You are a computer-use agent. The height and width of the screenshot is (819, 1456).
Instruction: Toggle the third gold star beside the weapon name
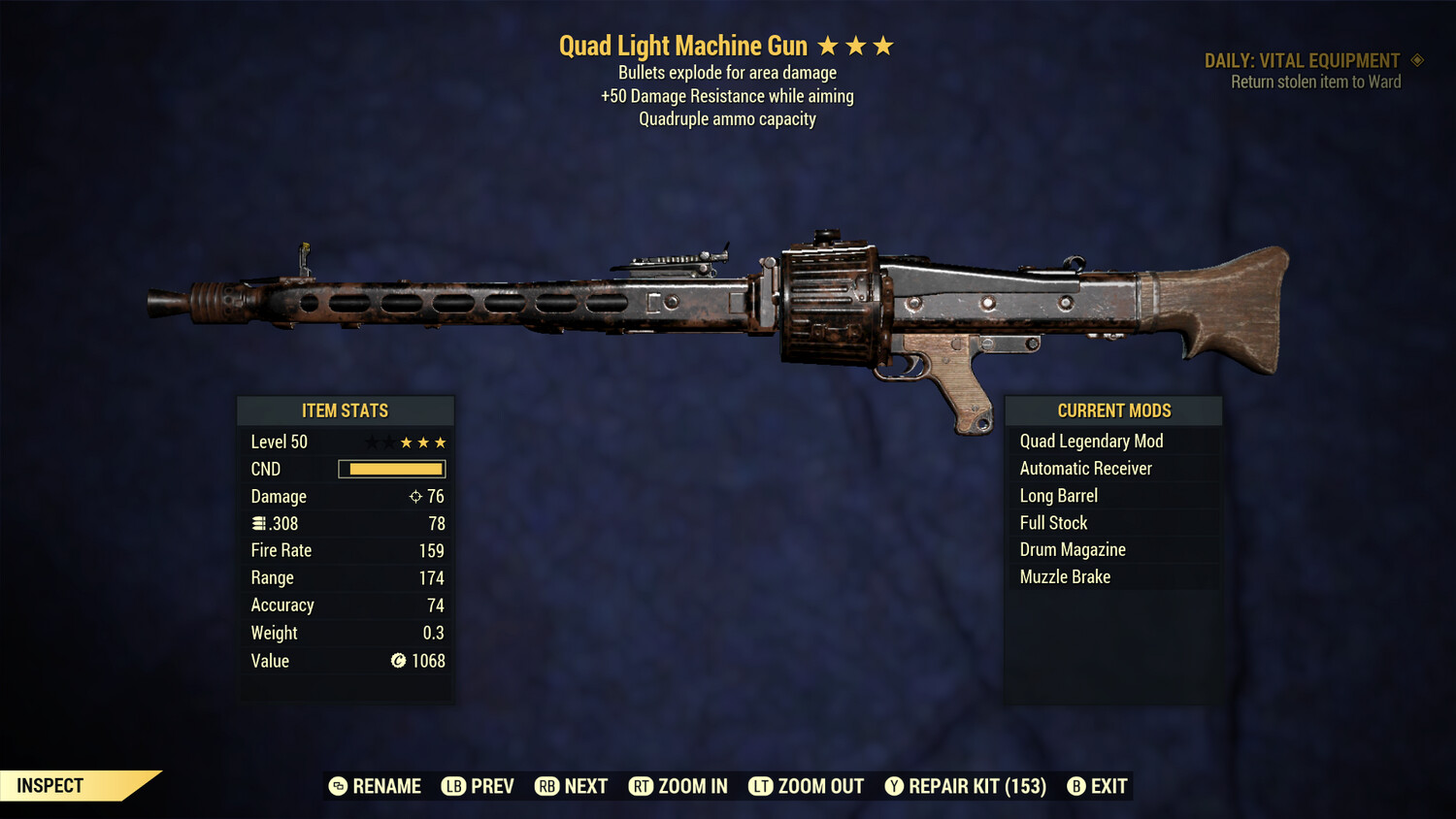coord(881,45)
